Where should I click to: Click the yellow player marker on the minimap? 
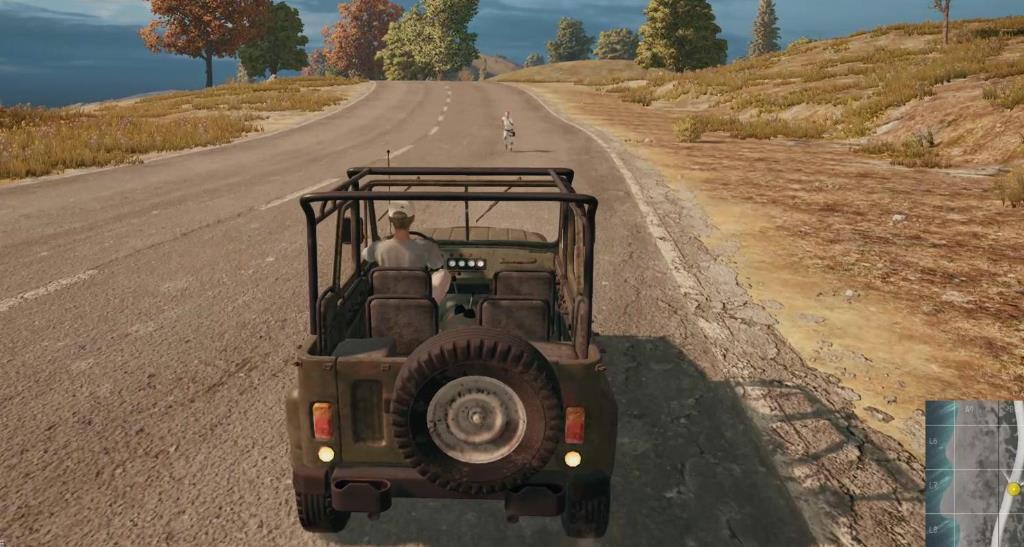point(1014,489)
